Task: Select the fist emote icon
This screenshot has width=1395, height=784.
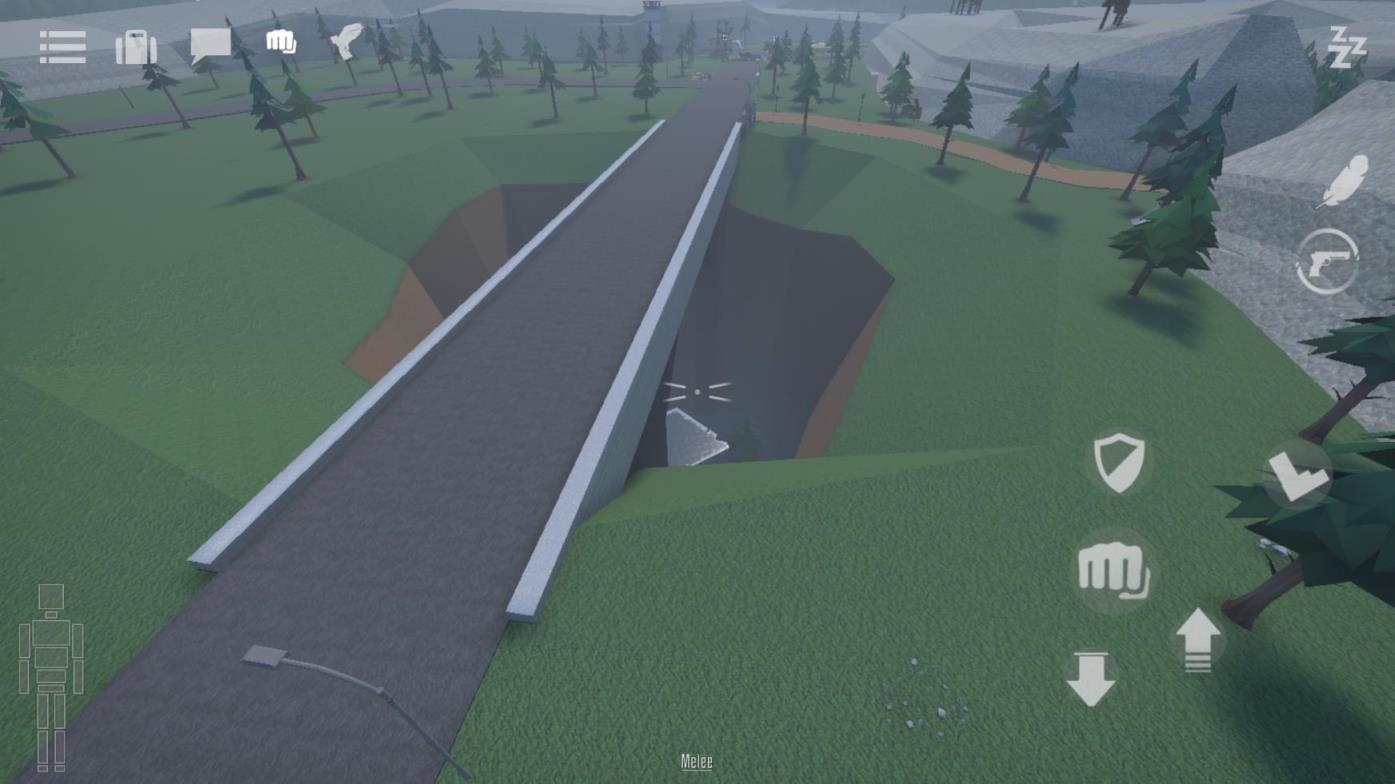Action: click(279, 41)
